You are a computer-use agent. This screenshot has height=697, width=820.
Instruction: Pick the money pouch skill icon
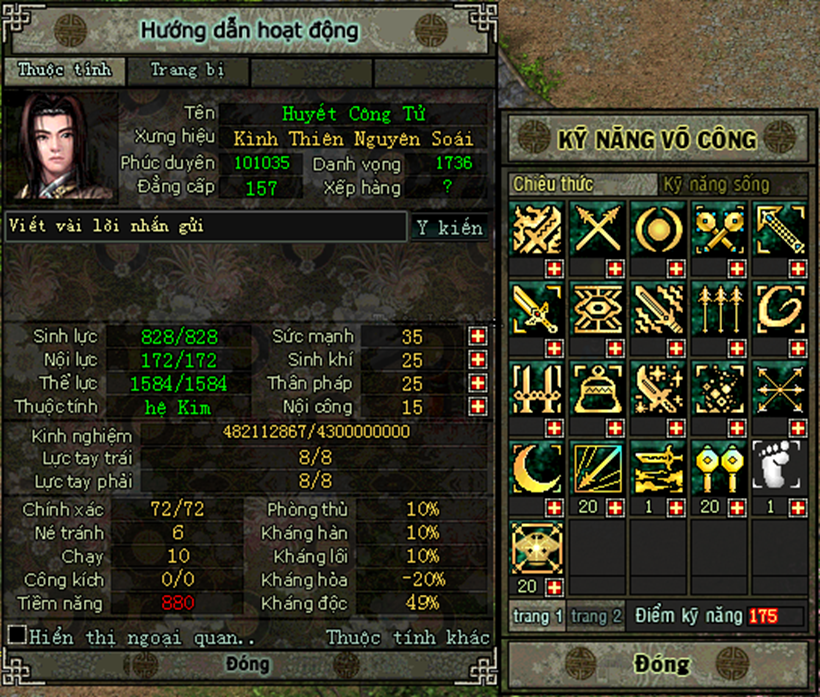click(598, 387)
